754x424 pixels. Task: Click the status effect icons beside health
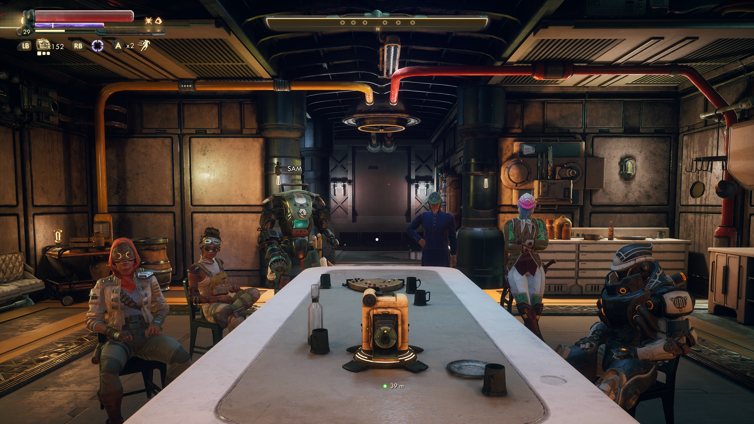click(152, 20)
